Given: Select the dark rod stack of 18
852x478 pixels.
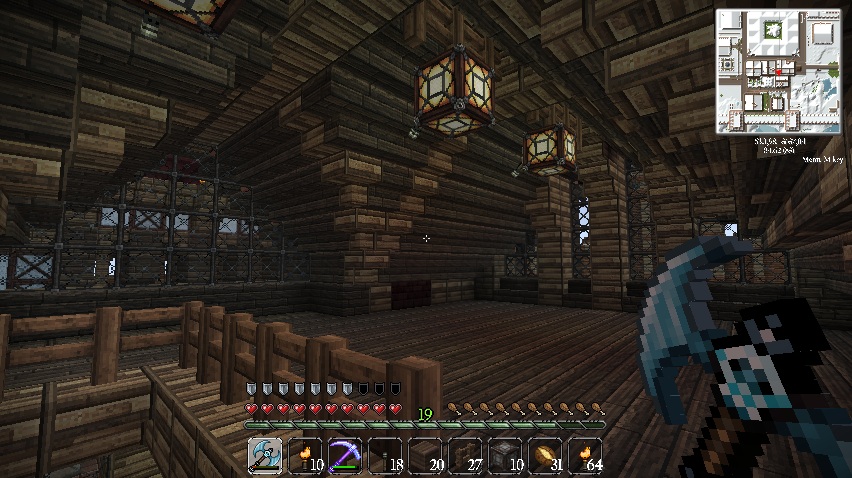Looking at the screenshot, I should click(x=385, y=456).
